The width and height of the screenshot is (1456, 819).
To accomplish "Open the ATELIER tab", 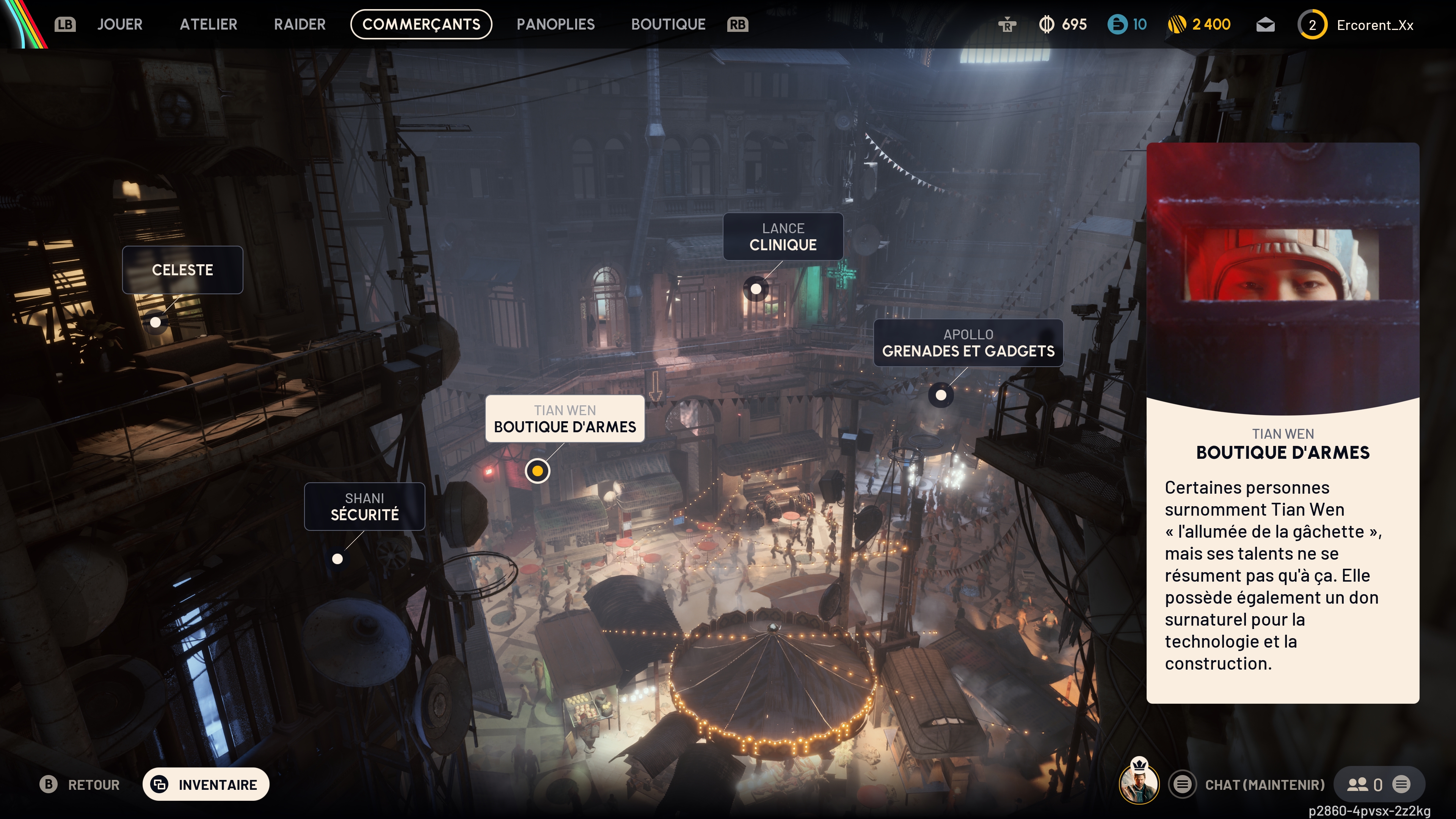I will pyautogui.click(x=208, y=24).
